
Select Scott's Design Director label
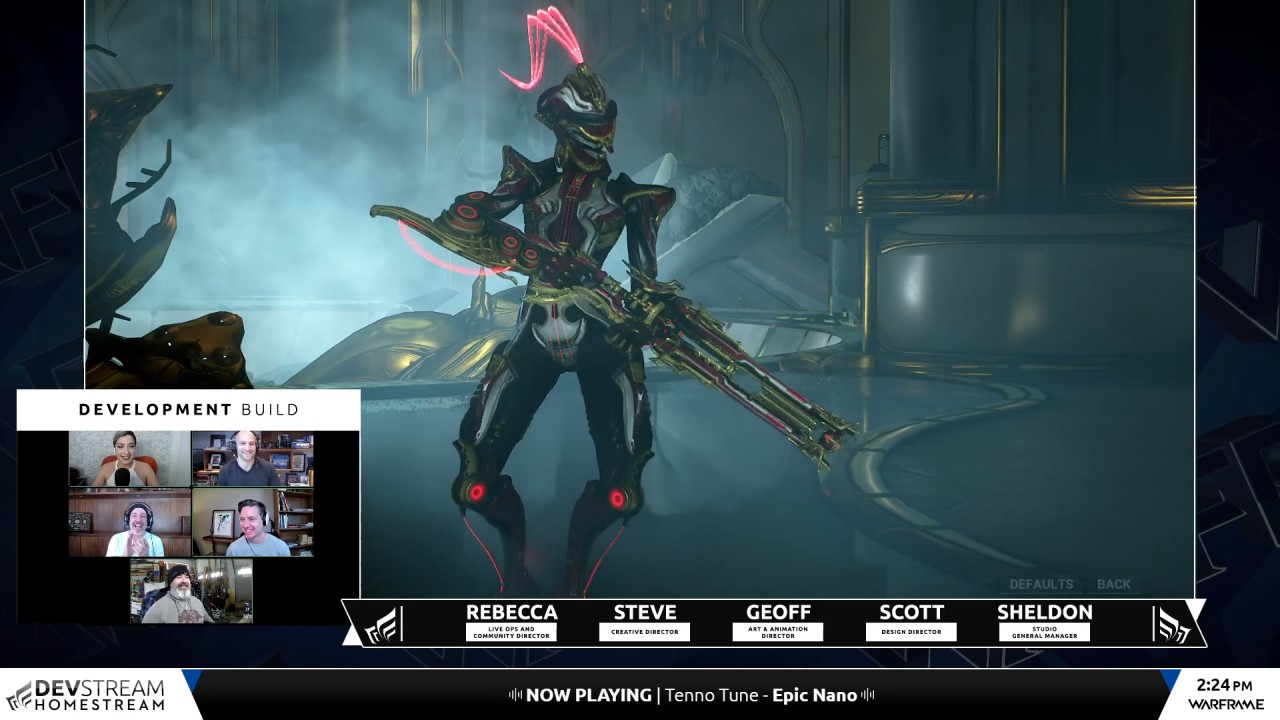(x=911, y=631)
